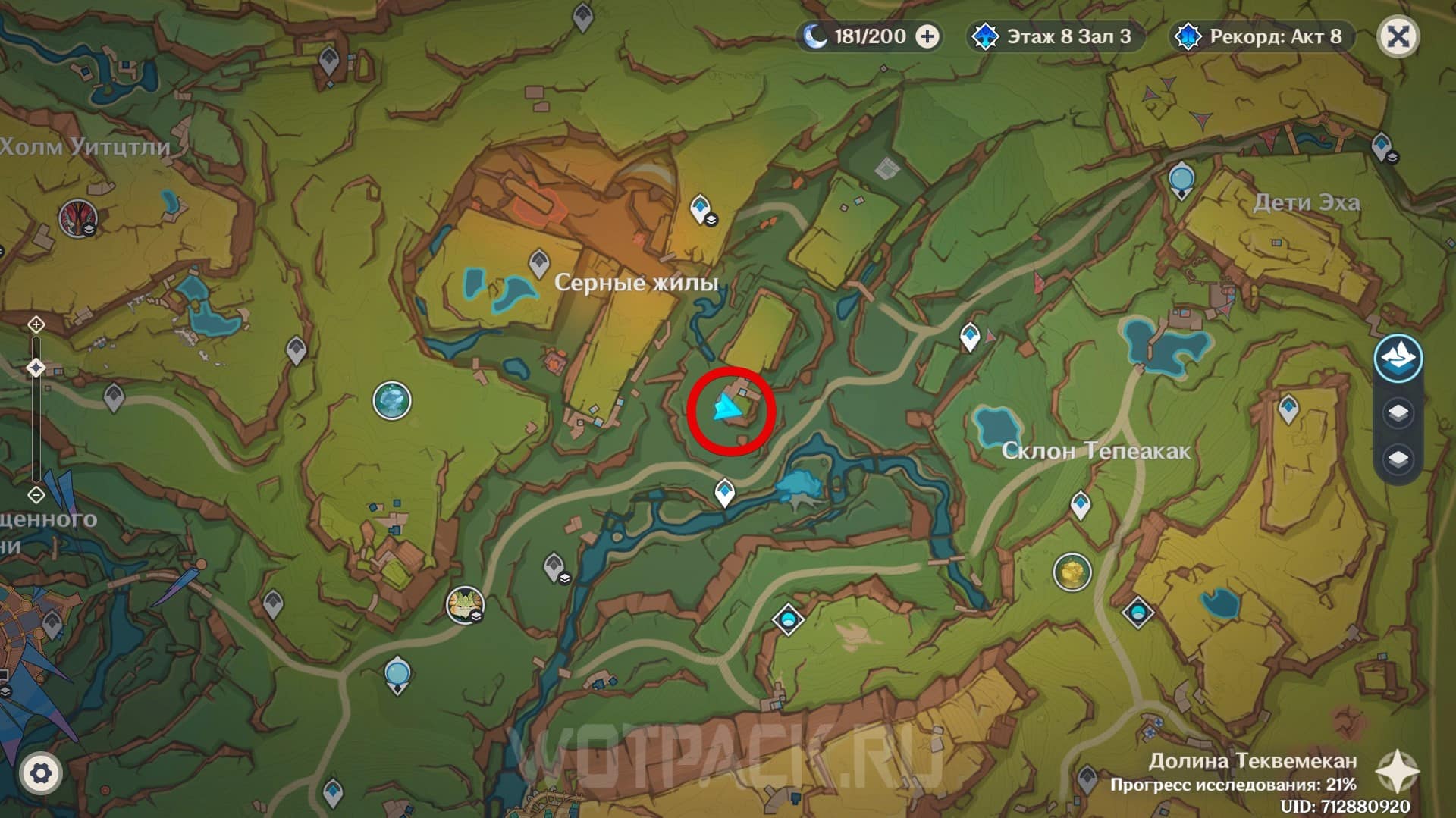This screenshot has width=1456, height=818.
Task: Click the map zoom slider handle
Action: tap(36, 368)
